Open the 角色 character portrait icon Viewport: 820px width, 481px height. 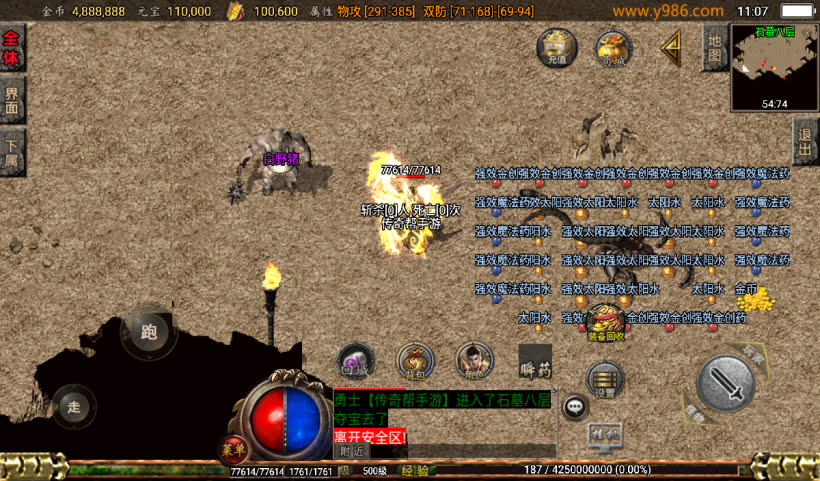click(475, 361)
